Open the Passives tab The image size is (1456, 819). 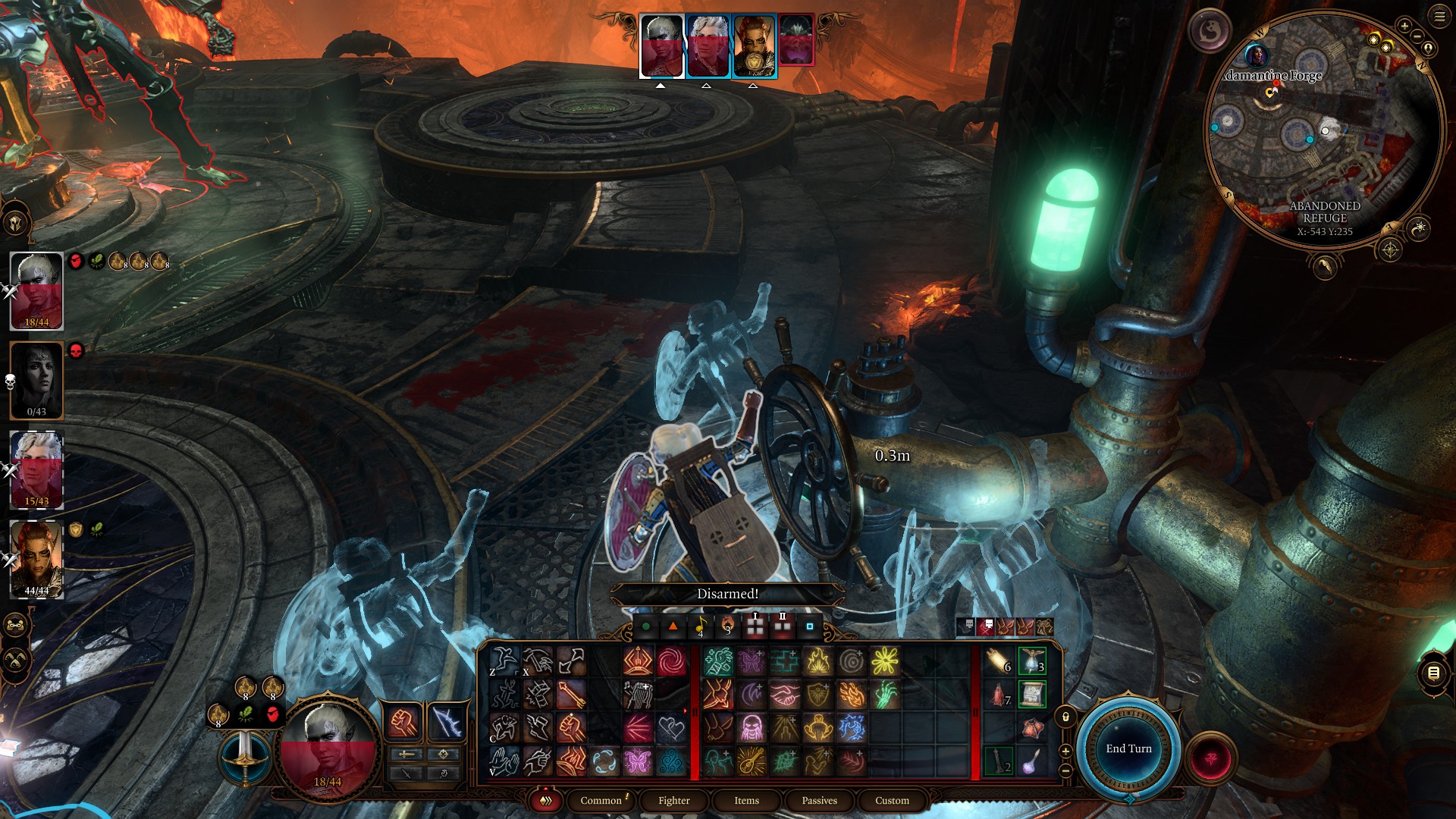tap(817, 801)
